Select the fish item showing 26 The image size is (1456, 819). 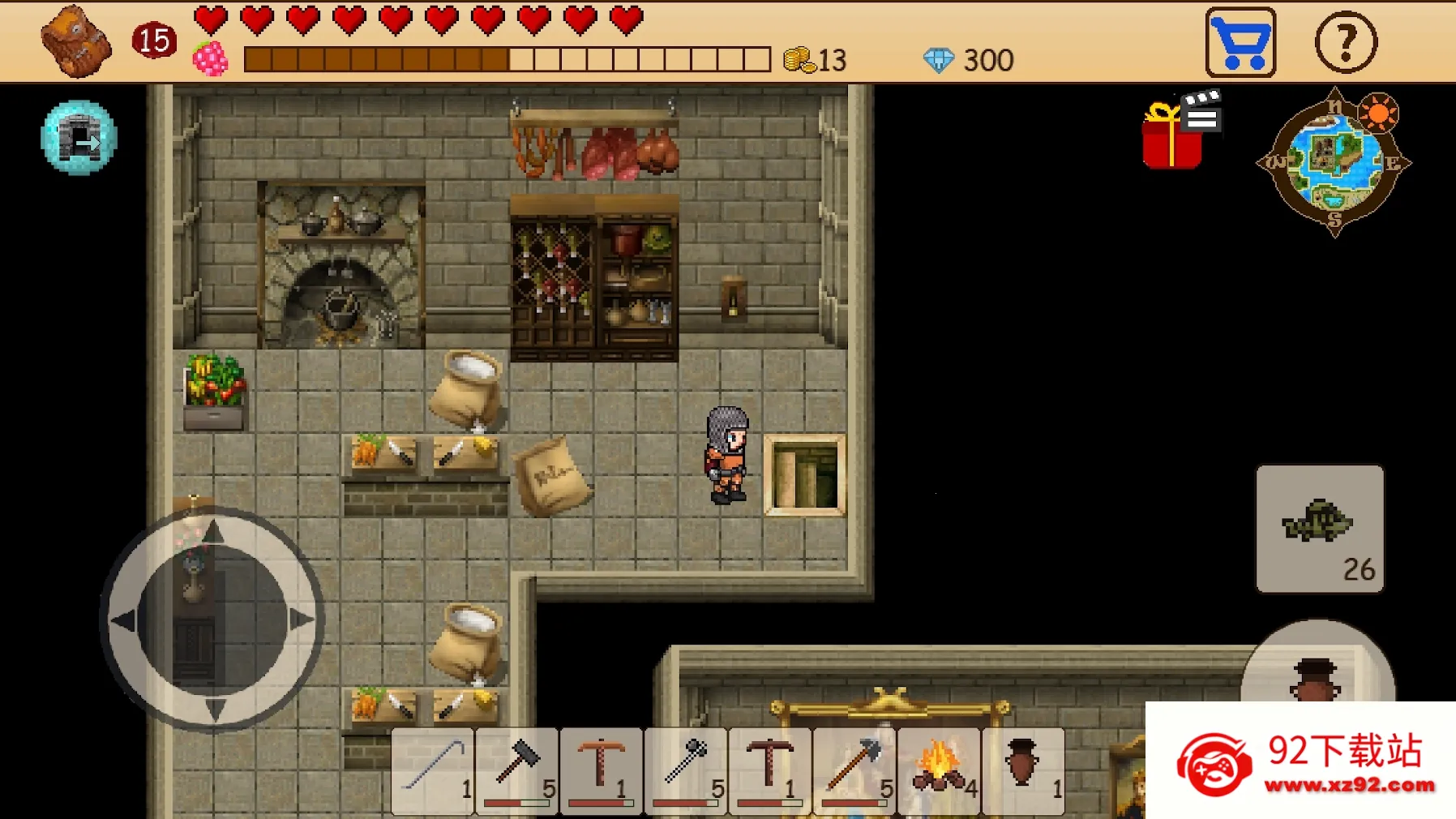tap(1320, 529)
